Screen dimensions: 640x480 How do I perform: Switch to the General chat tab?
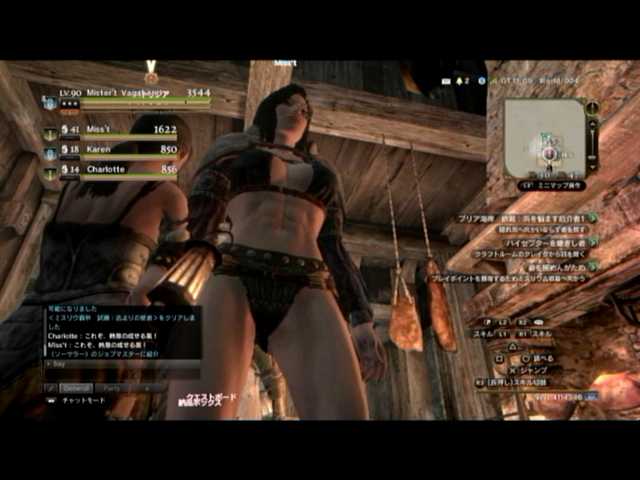[x=77, y=387]
